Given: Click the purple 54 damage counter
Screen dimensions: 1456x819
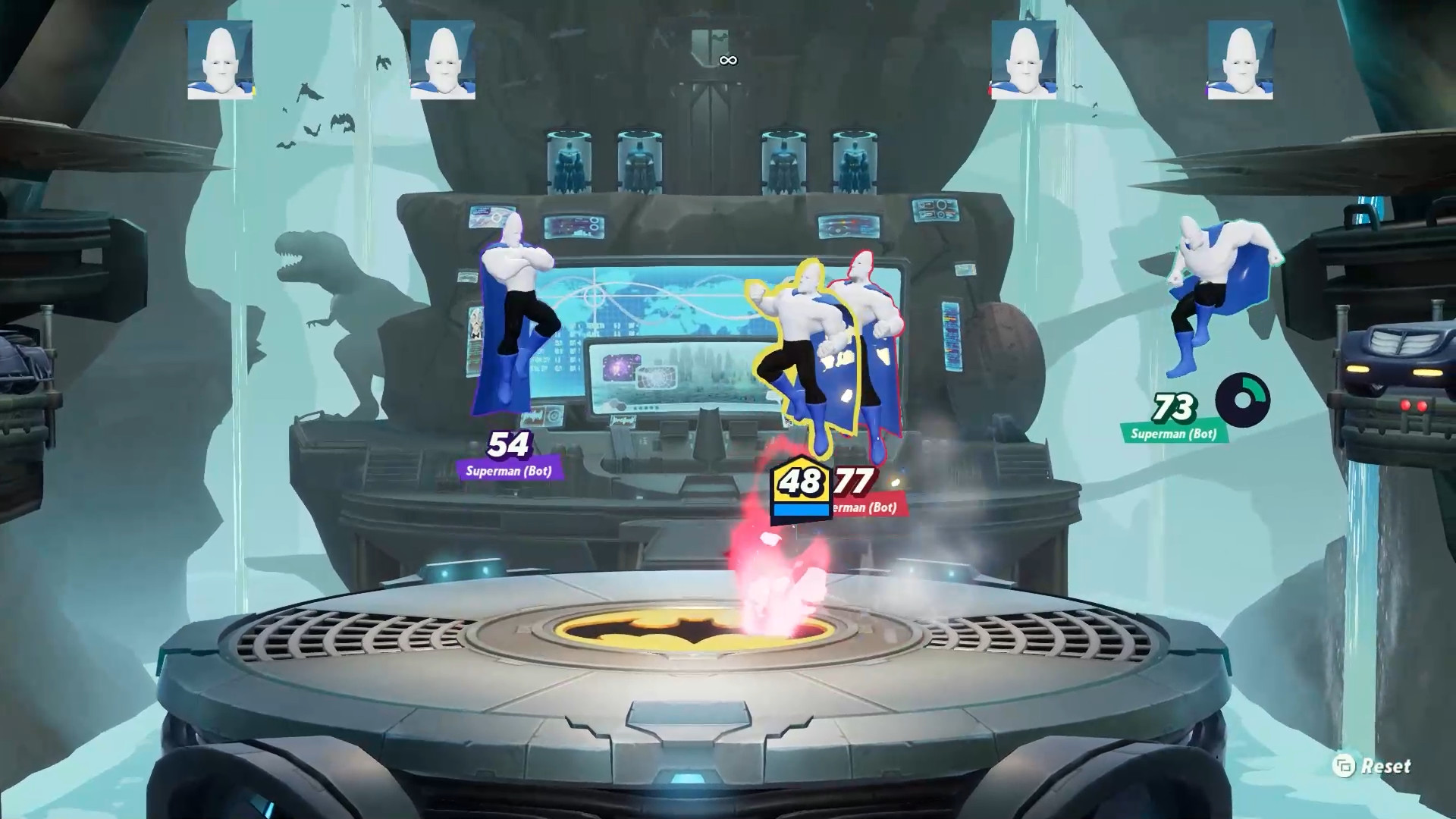Looking at the screenshot, I should tap(510, 446).
